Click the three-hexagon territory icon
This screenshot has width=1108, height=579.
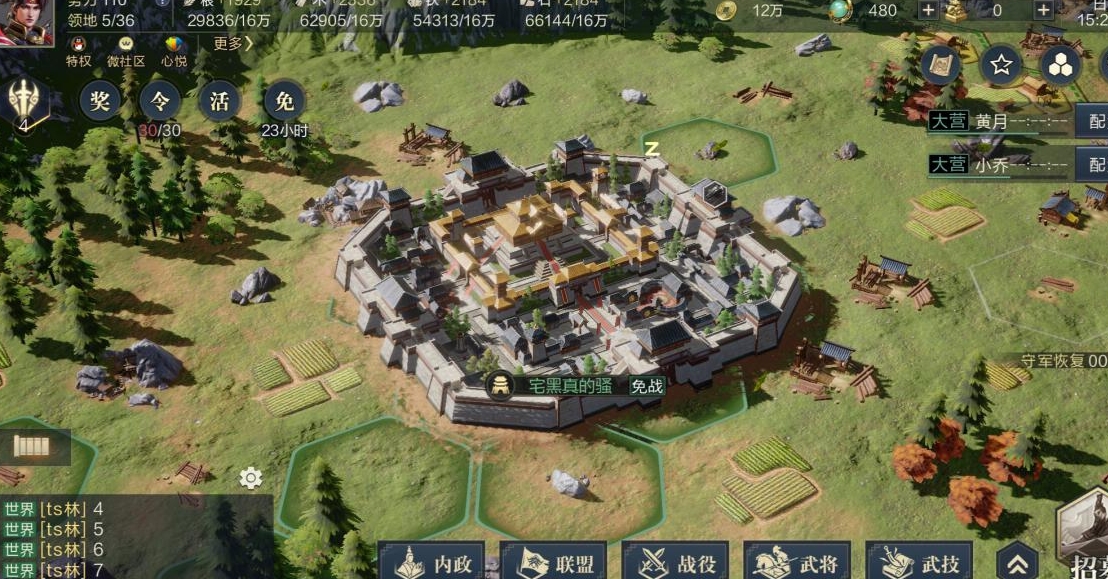[1061, 66]
